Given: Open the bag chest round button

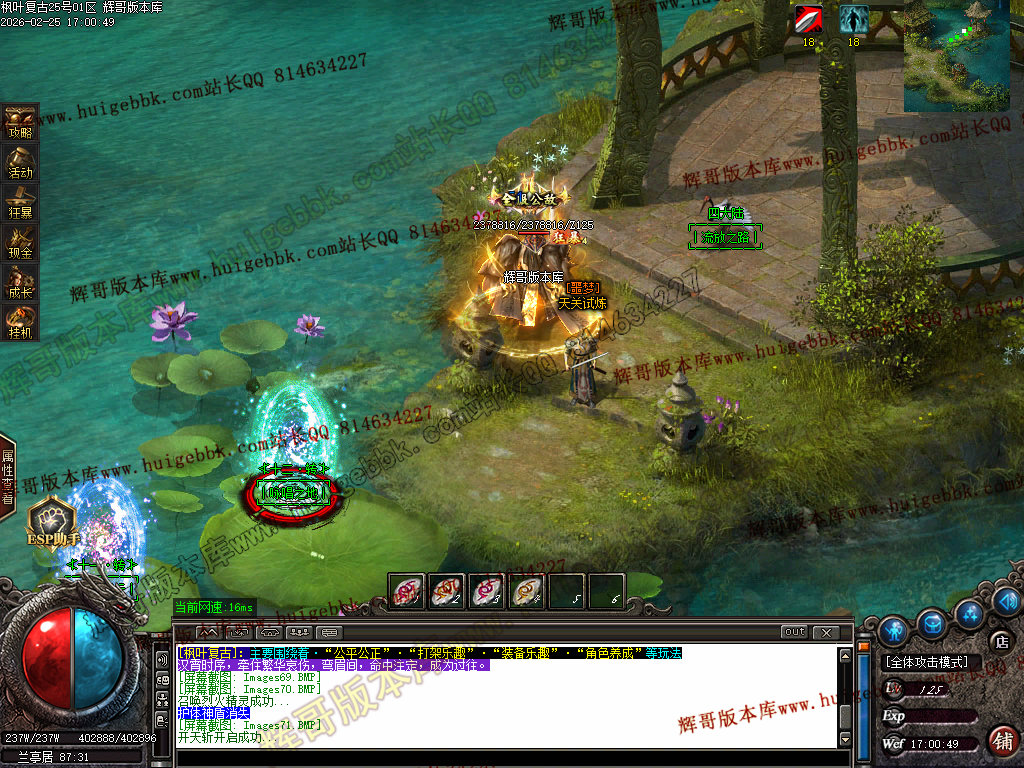Looking at the screenshot, I should point(933,623).
